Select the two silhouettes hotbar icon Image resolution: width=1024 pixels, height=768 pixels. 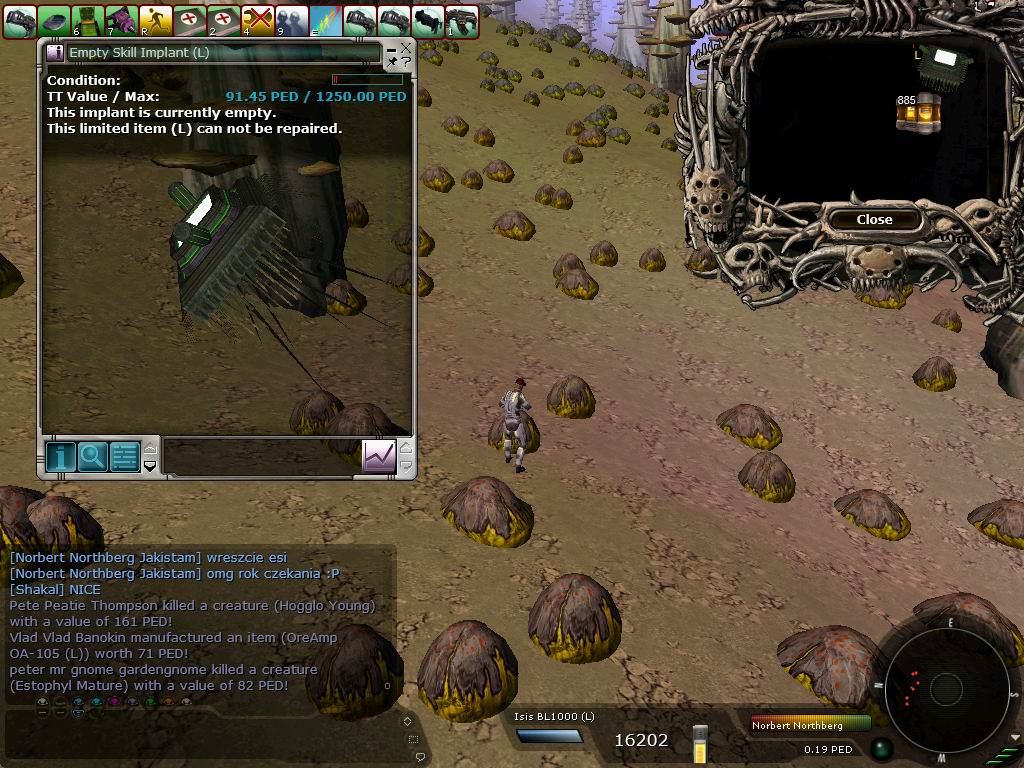tap(292, 20)
